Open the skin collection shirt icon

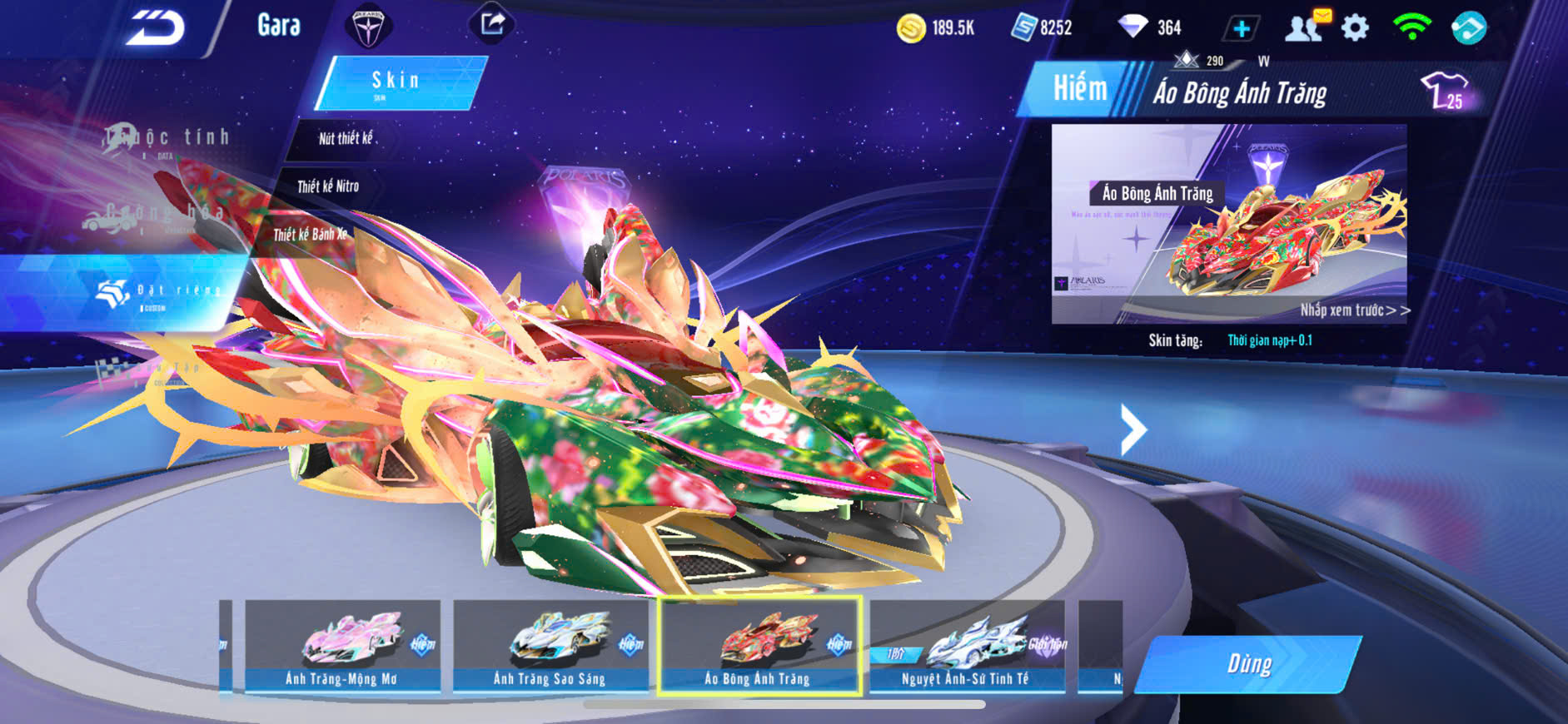tap(1445, 90)
